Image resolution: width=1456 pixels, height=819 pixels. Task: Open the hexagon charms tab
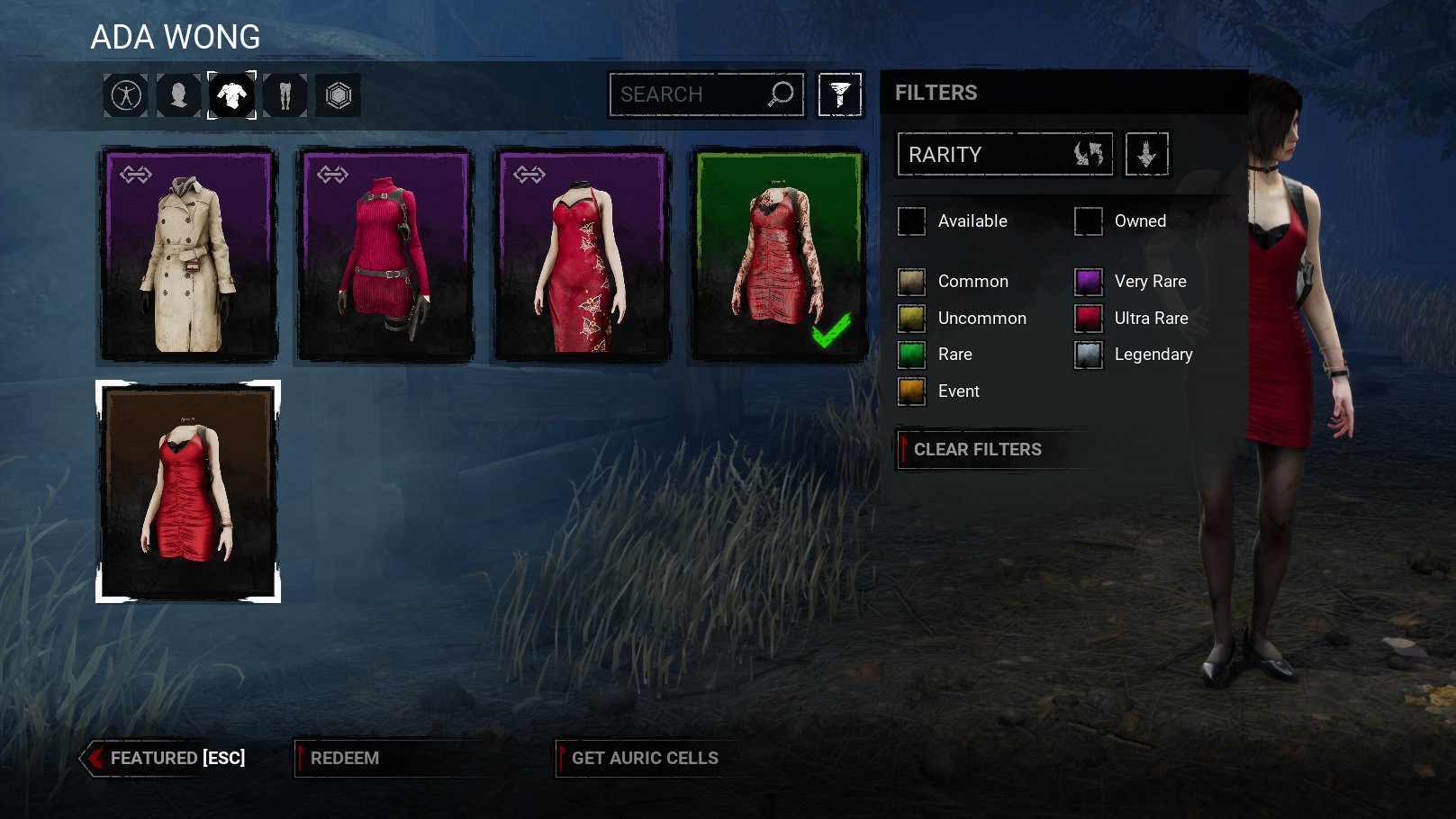tap(338, 95)
